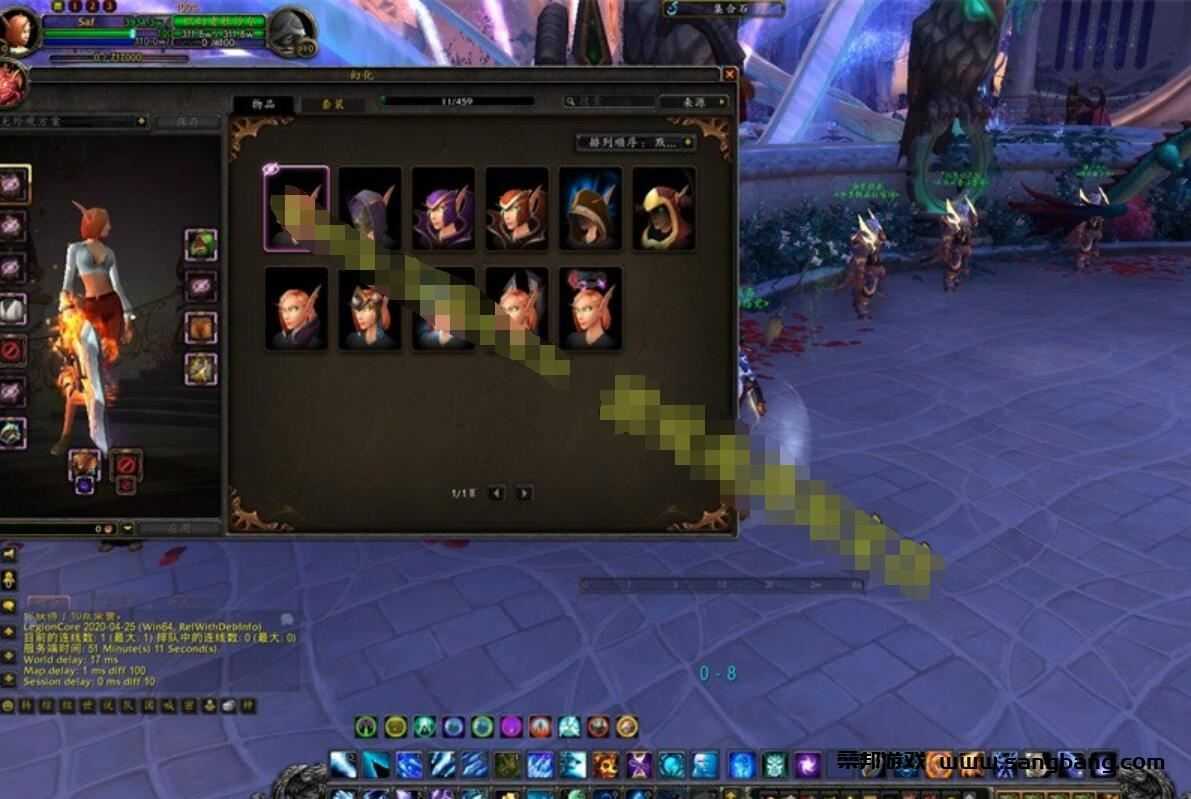This screenshot has width=1191, height=799.
Task: Select the red winged helm appearance
Action: [517, 208]
